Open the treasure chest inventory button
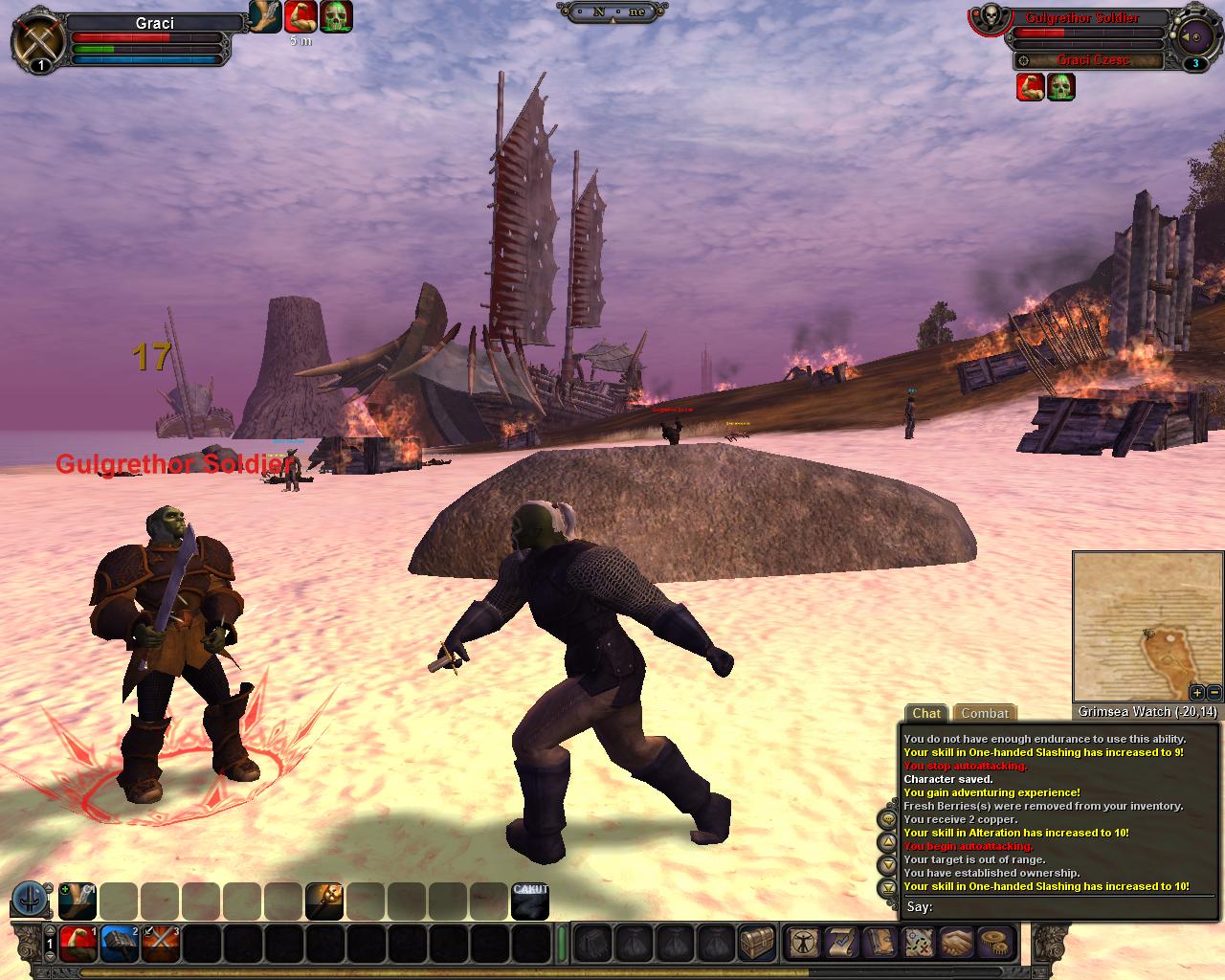The image size is (1225, 980). pyautogui.click(x=756, y=944)
